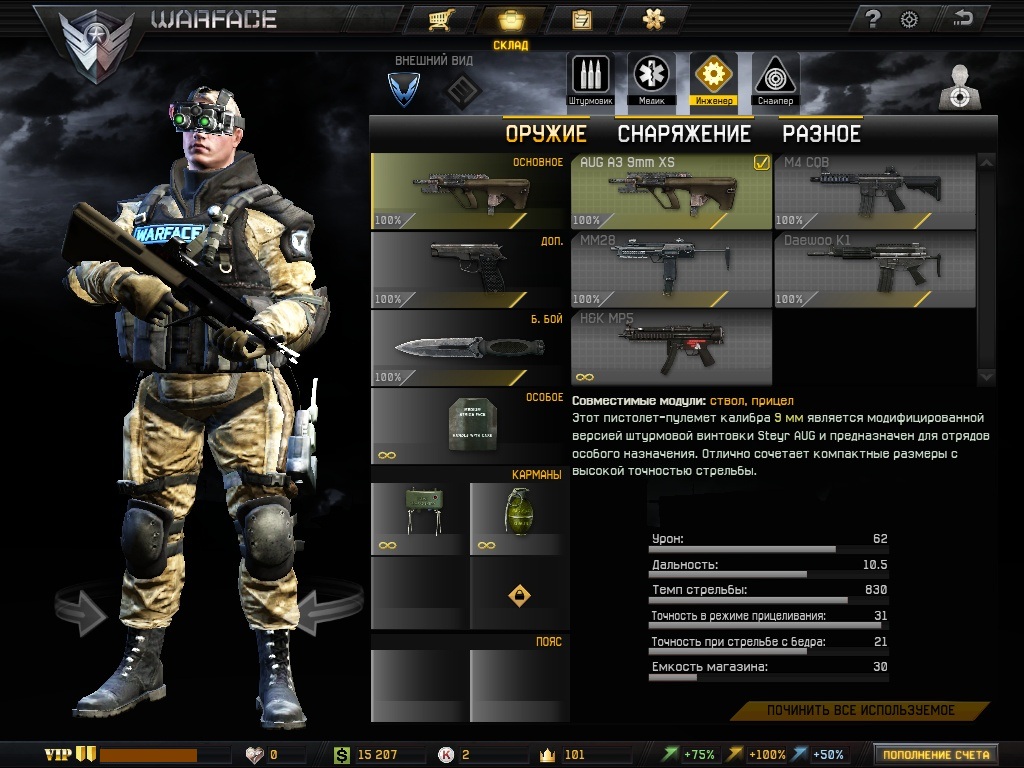Choose the MM28 submachine gun
1024x768 pixels.
tap(671, 269)
